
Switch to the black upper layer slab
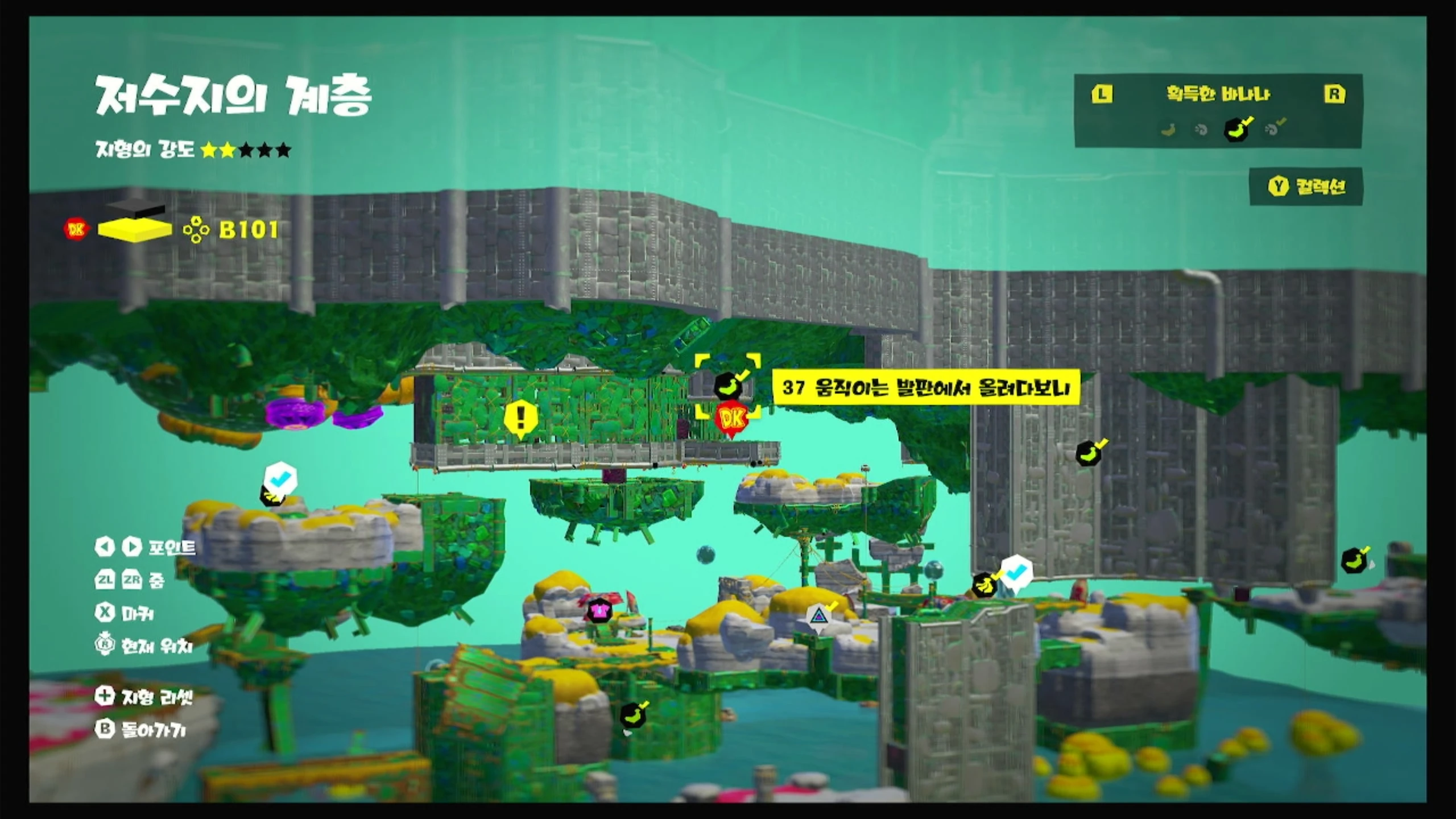(x=135, y=208)
